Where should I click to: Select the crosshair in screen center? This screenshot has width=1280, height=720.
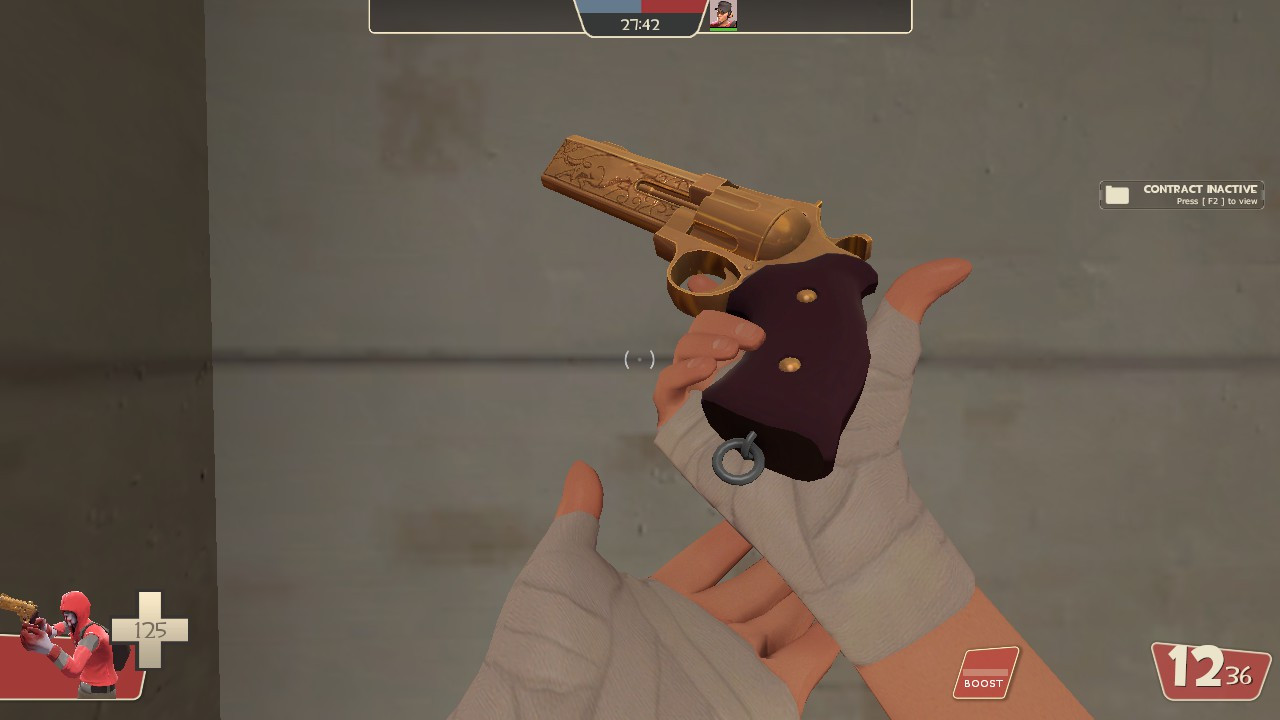click(640, 360)
